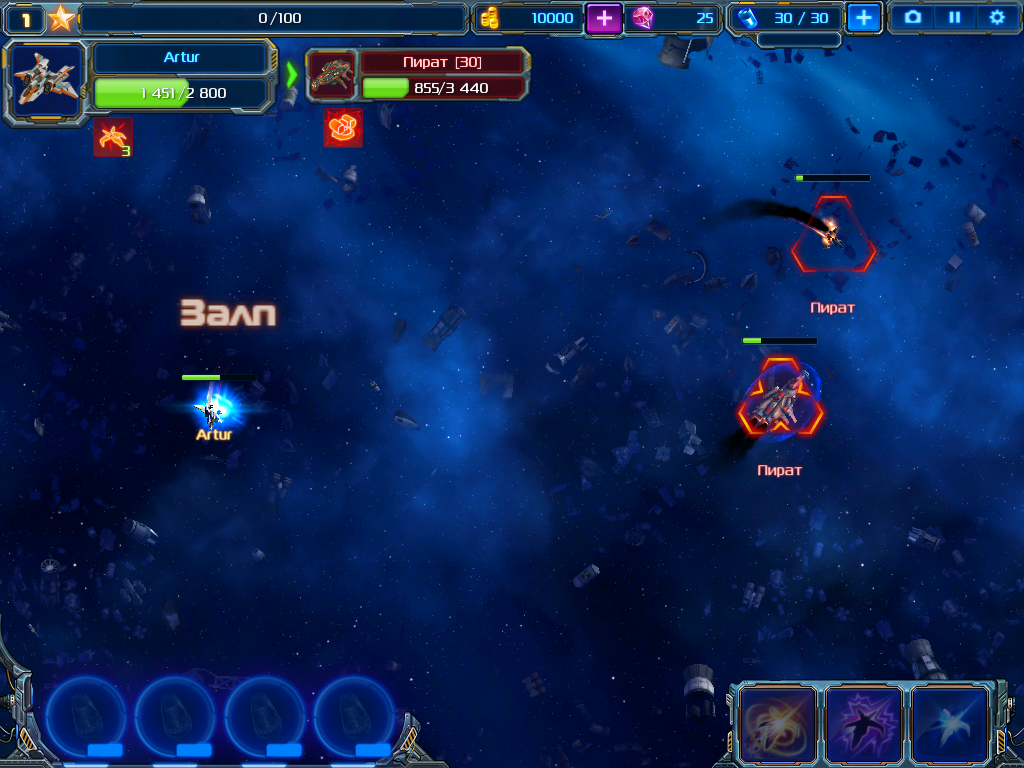1024x768 pixels.
Task: Target the pirate ship with hexagon marker
Action: [833, 235]
